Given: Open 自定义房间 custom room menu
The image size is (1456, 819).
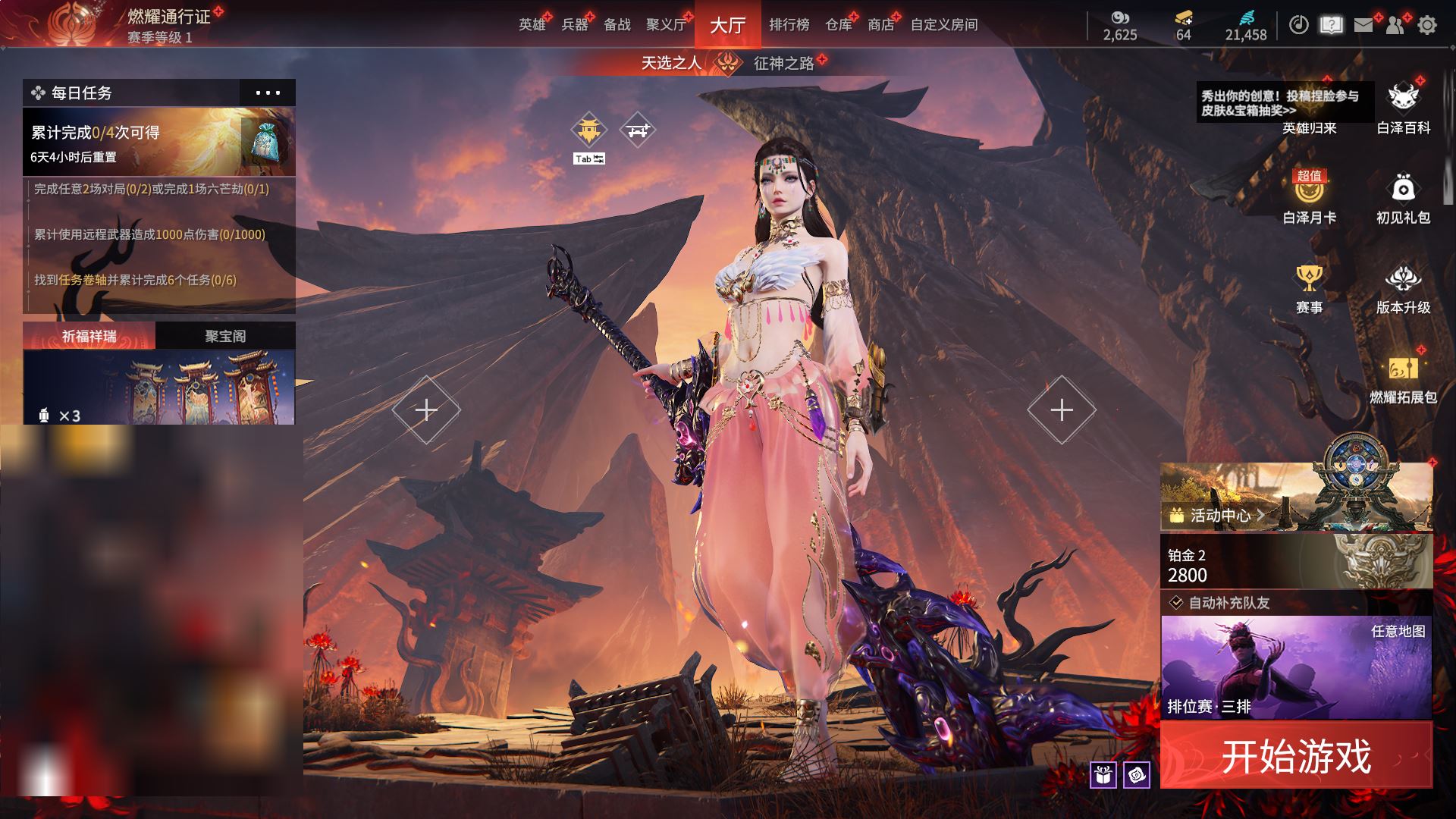Looking at the screenshot, I should (x=943, y=25).
